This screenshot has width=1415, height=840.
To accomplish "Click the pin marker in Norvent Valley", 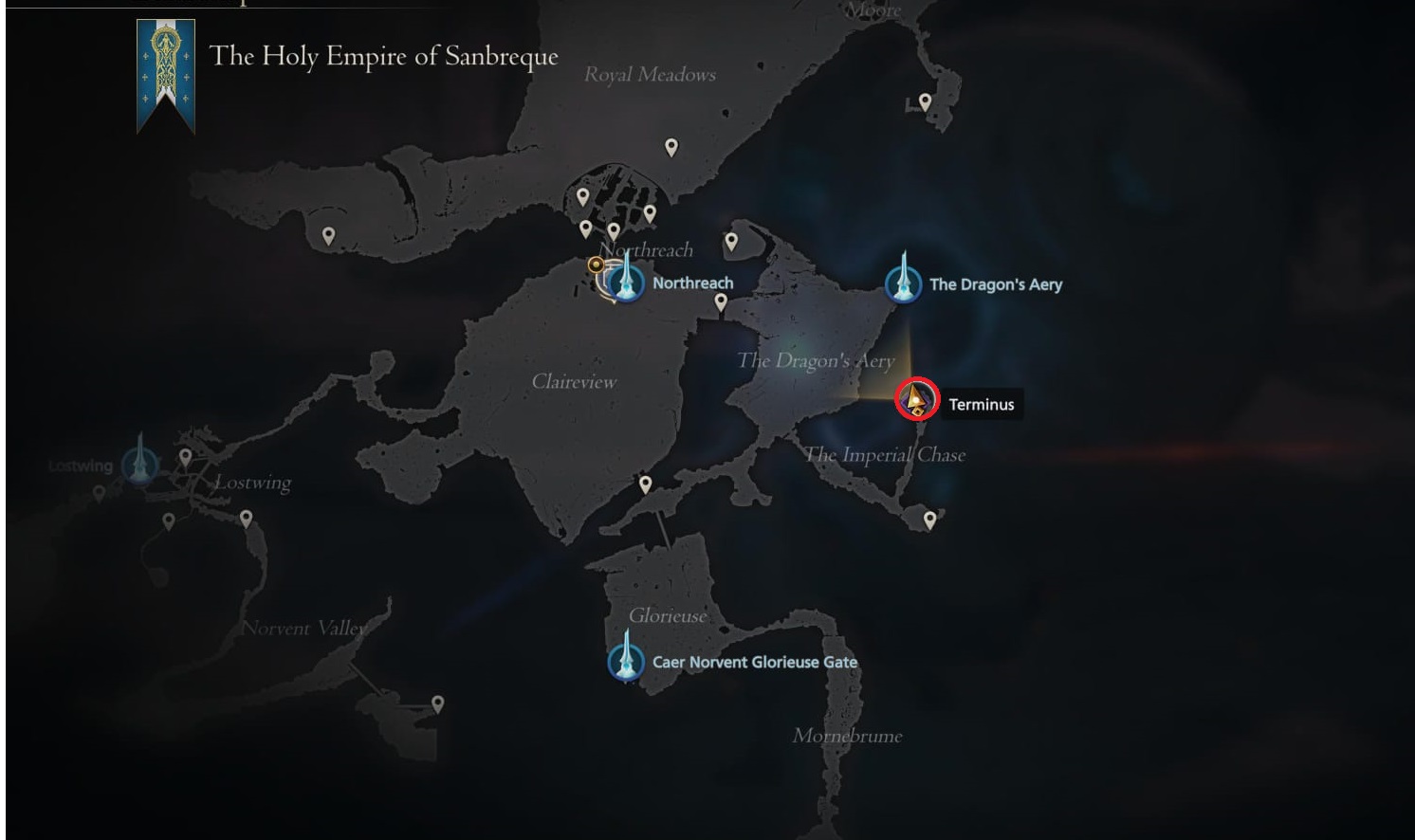I will pyautogui.click(x=437, y=702).
